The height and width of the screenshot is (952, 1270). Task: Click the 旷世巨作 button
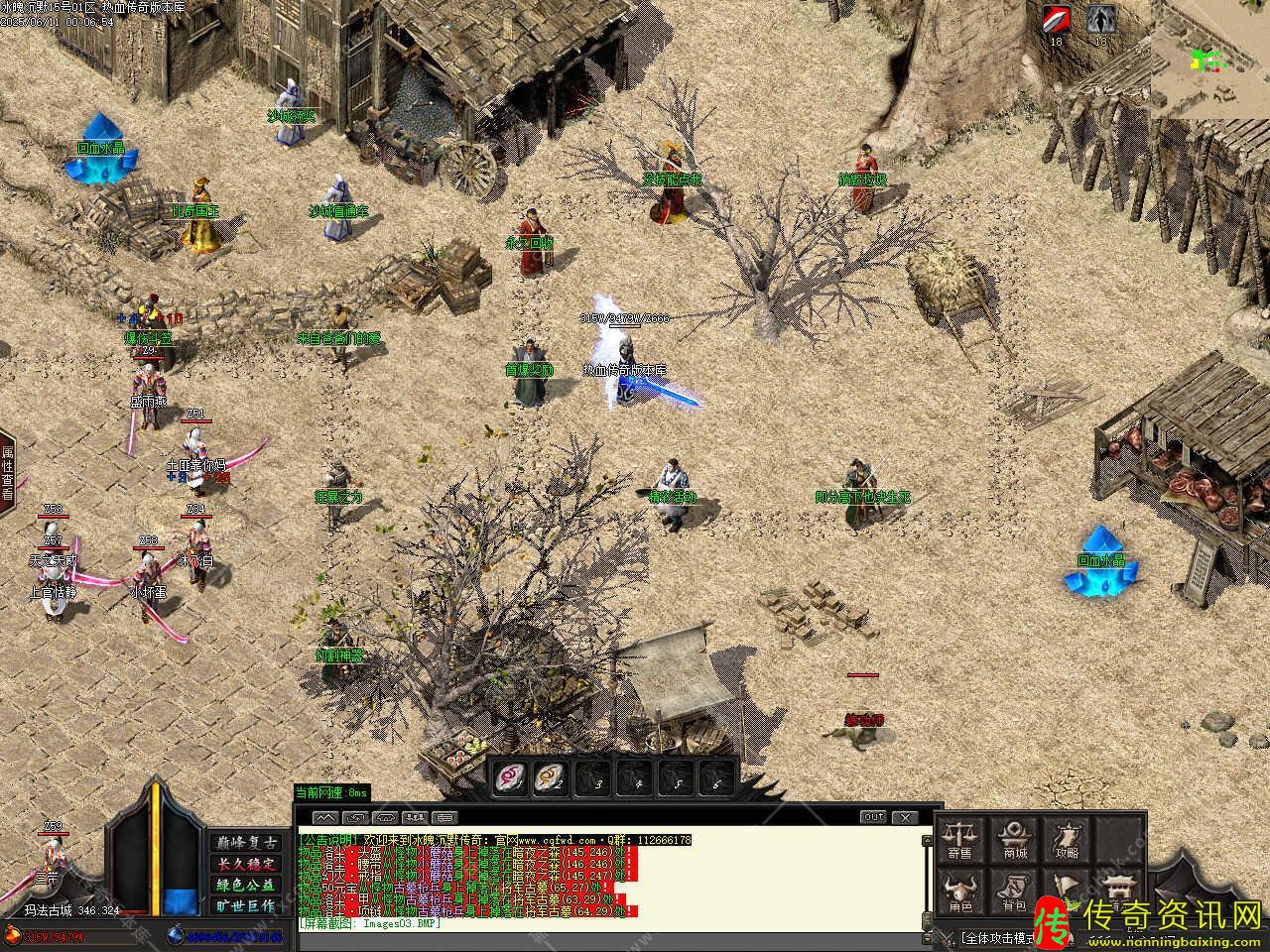pos(245,905)
